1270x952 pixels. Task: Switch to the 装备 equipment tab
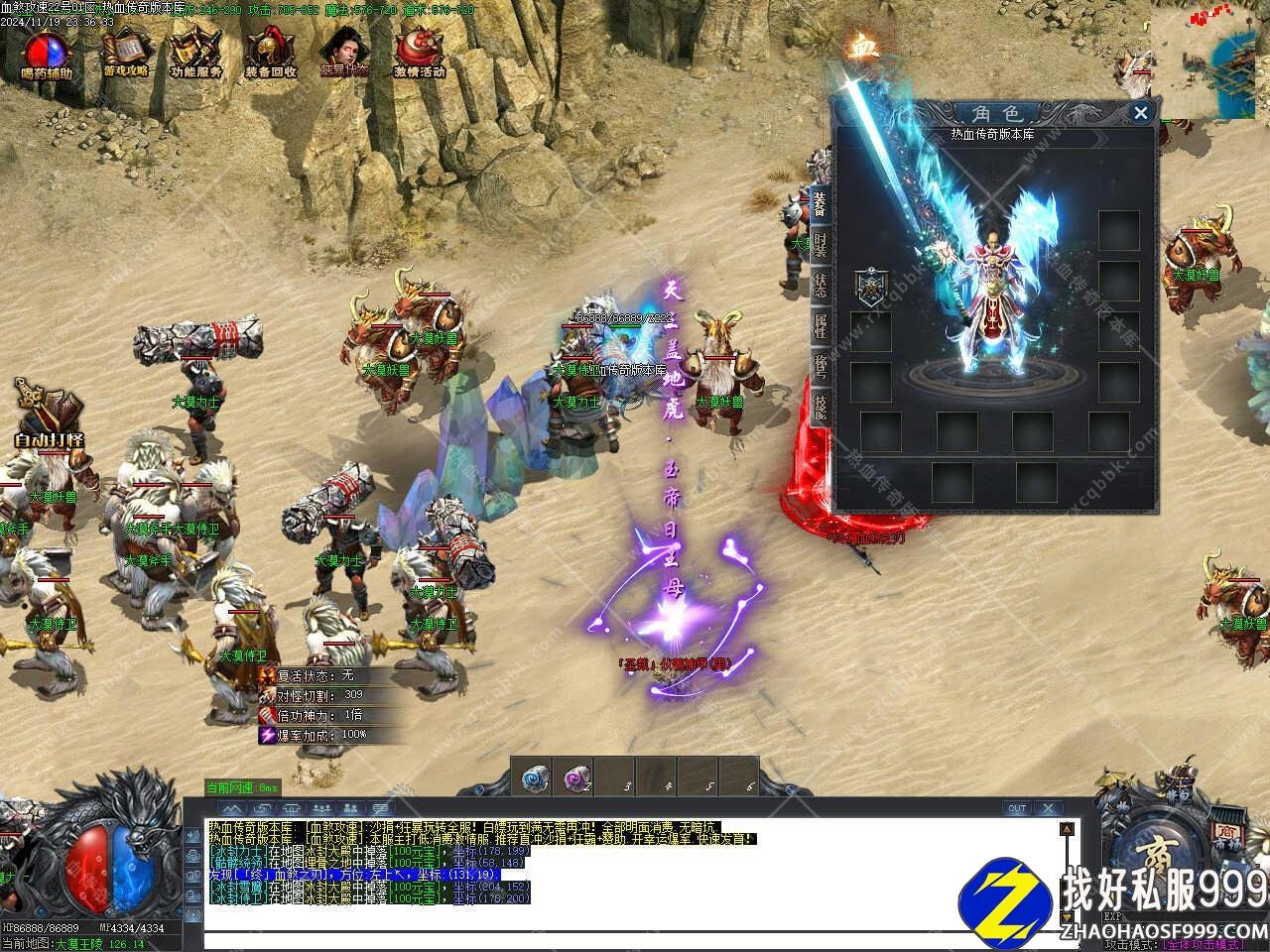tap(820, 205)
